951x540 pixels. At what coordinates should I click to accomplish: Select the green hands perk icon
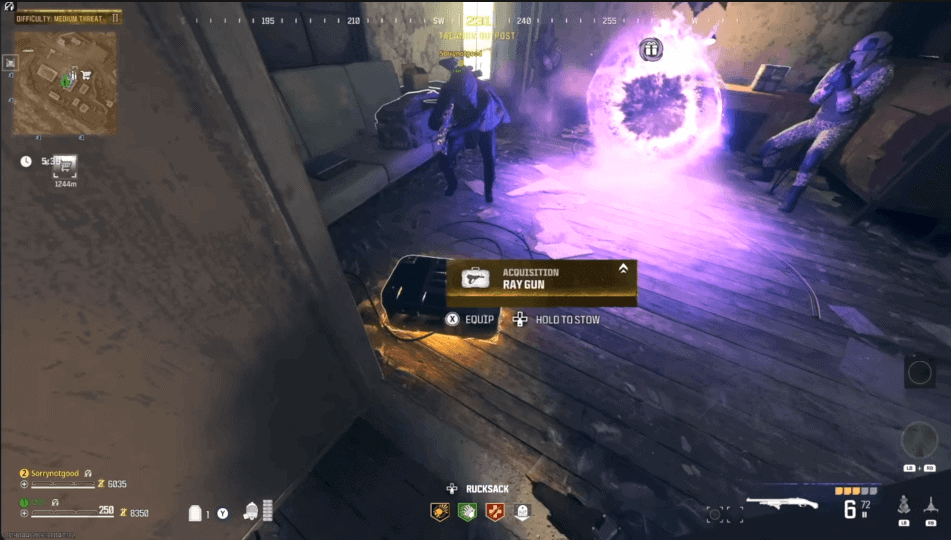pyautogui.click(x=466, y=512)
